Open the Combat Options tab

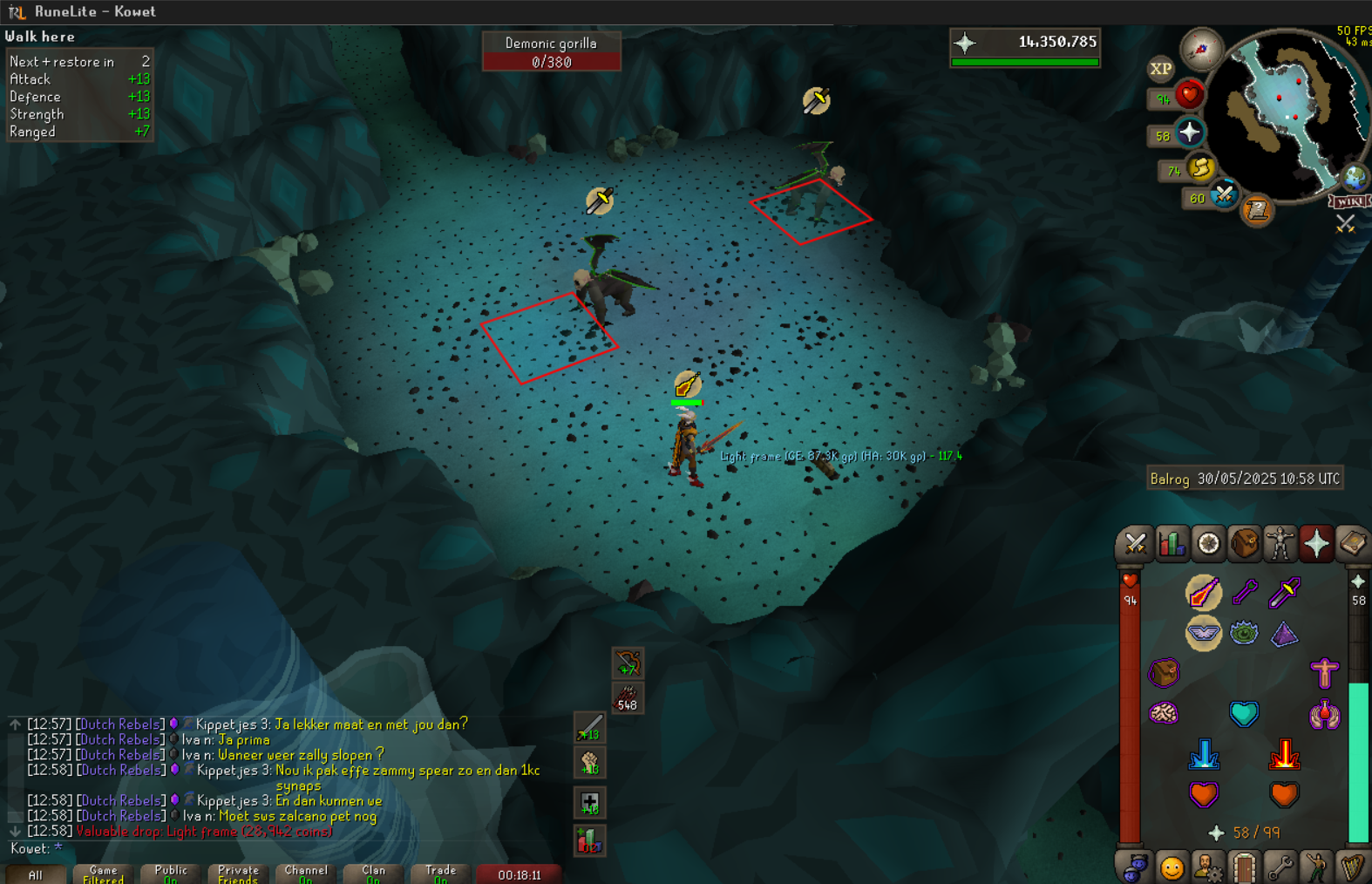(1135, 544)
